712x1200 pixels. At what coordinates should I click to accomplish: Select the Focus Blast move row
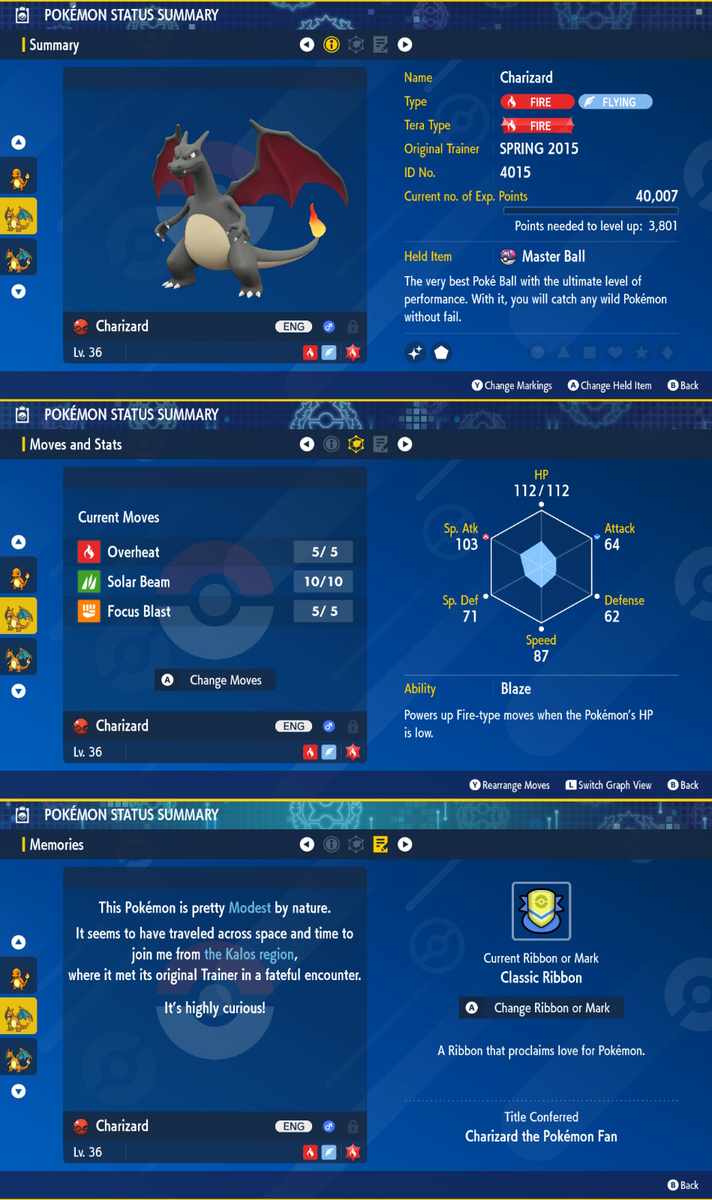coord(214,612)
